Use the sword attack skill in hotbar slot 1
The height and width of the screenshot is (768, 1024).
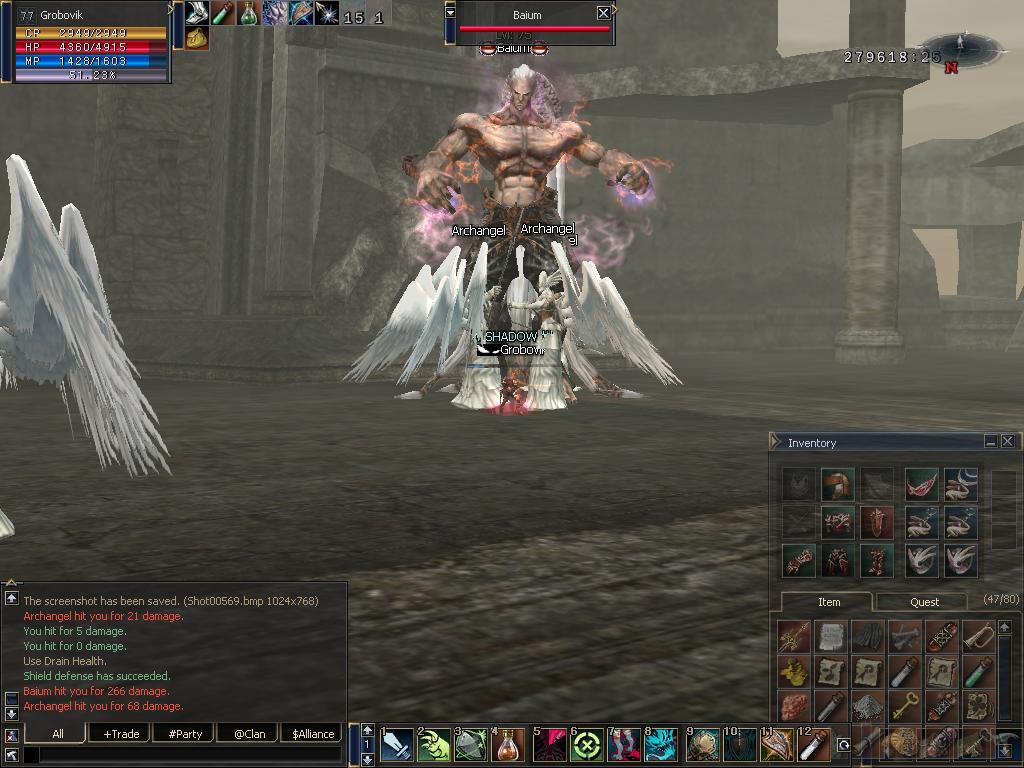tap(397, 745)
